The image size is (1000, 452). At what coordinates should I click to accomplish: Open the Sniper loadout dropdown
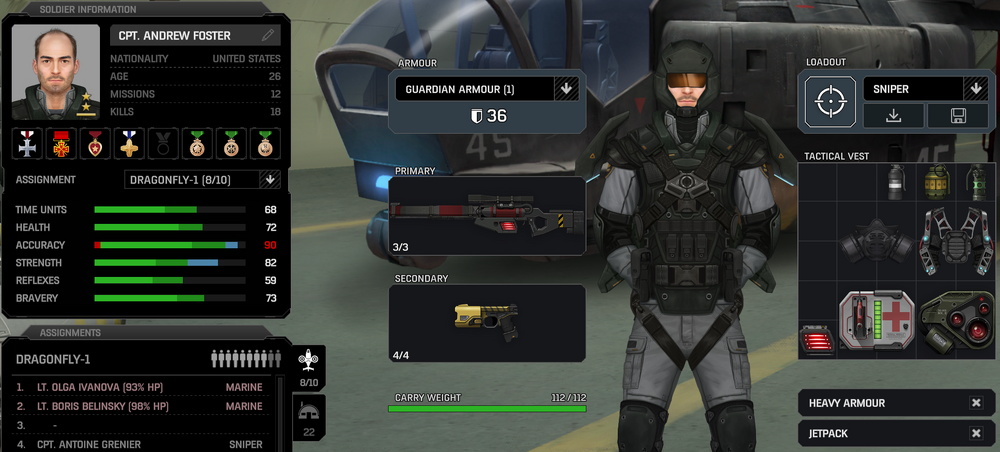click(x=975, y=89)
